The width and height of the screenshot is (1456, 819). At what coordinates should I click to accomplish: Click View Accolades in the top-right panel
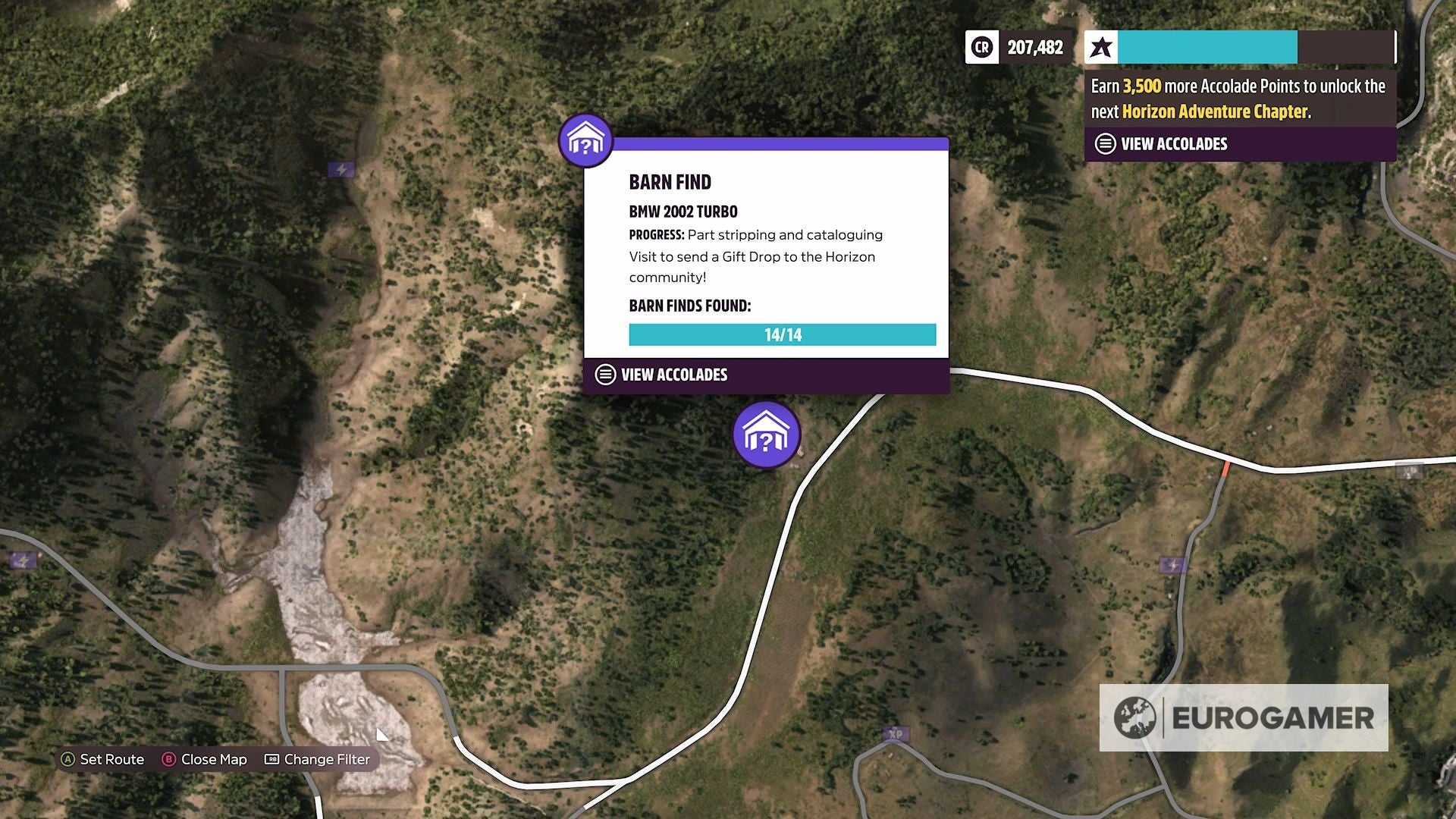[x=1173, y=143]
